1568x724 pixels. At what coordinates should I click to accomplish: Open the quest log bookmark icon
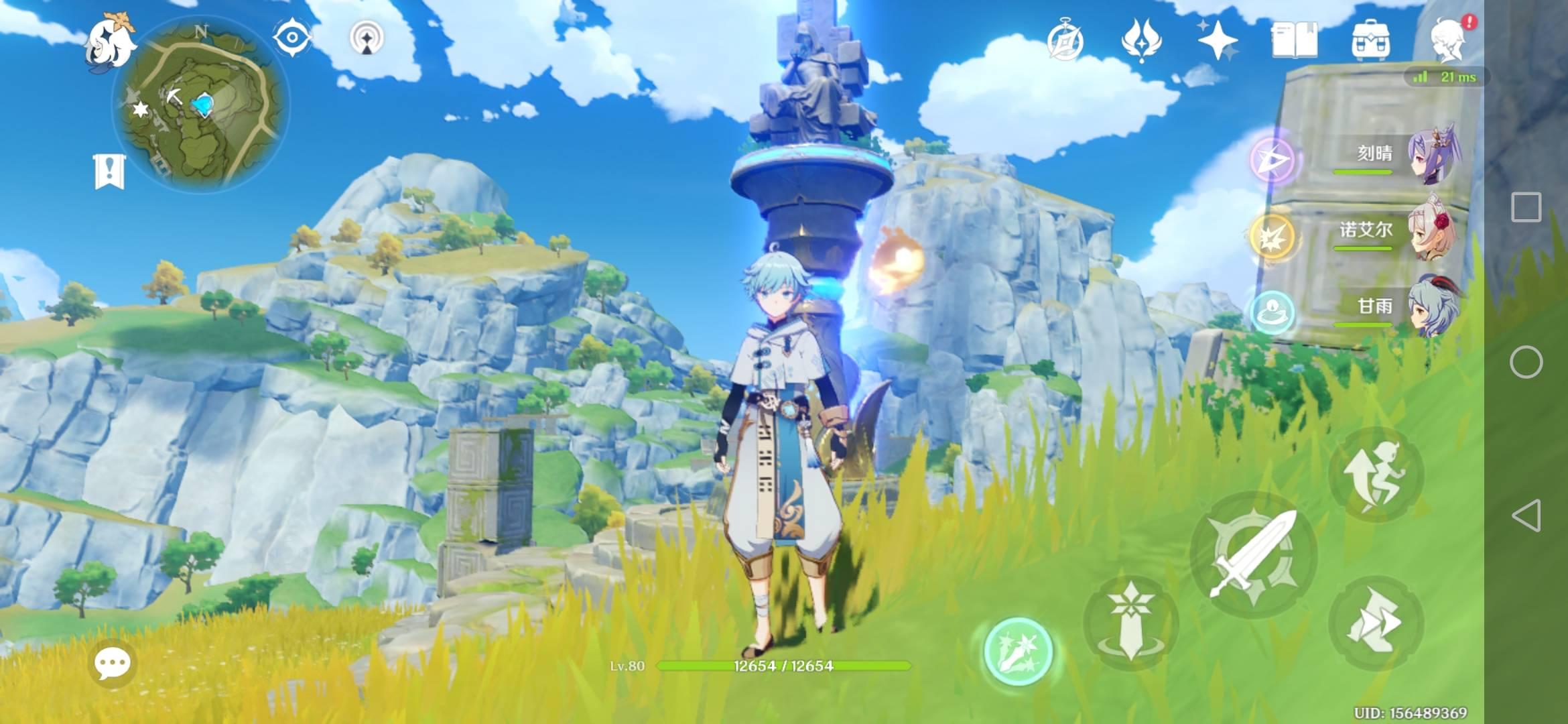pos(109,172)
